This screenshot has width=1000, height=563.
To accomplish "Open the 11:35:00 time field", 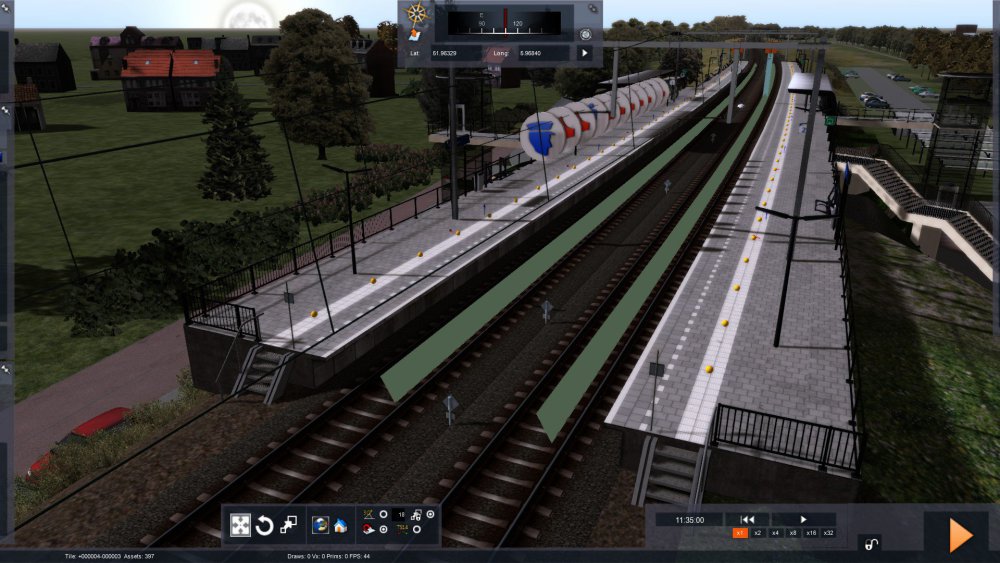I will click(690, 519).
